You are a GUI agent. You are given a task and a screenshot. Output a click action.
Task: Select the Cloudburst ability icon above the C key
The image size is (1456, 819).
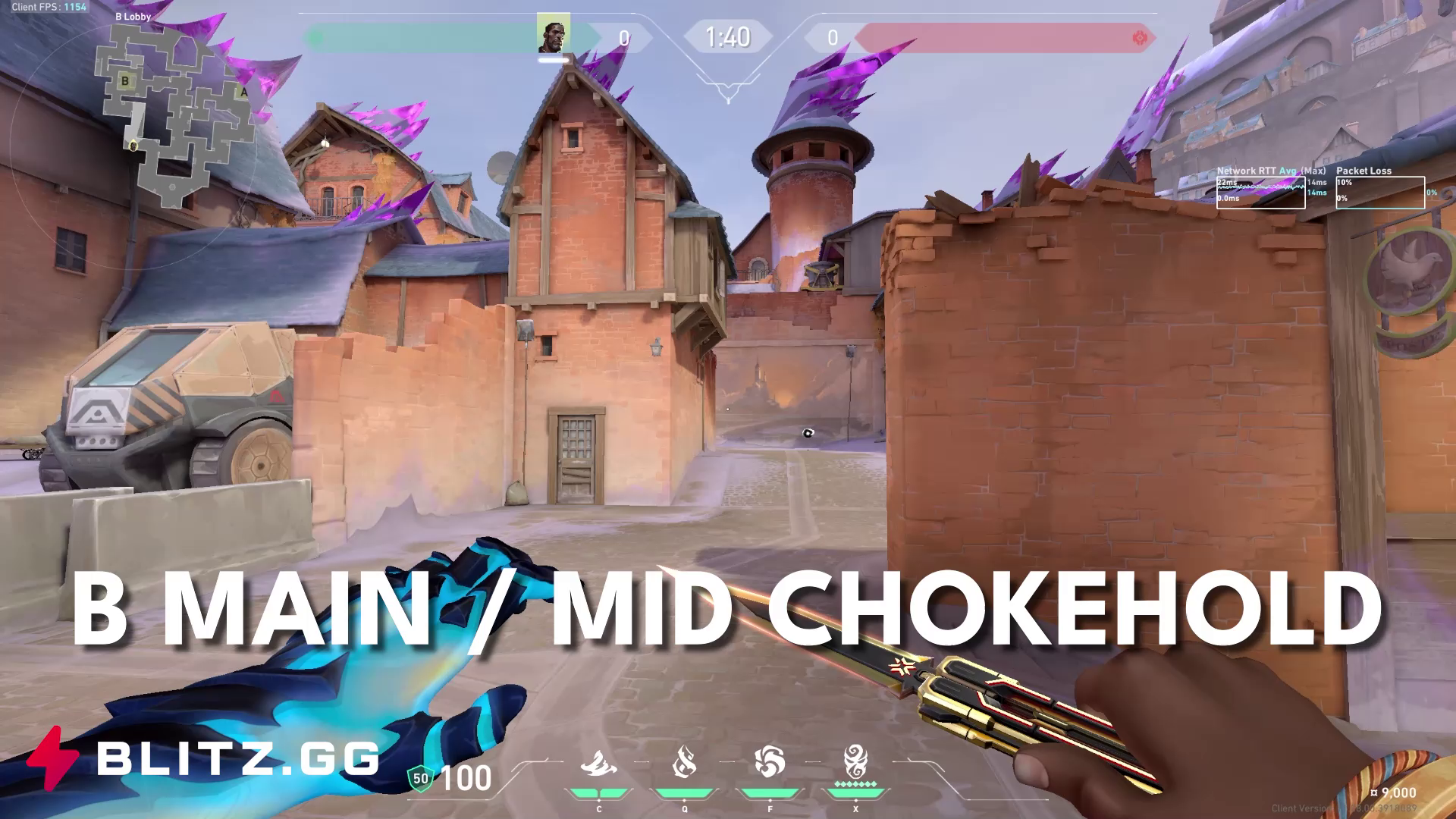pos(599,762)
